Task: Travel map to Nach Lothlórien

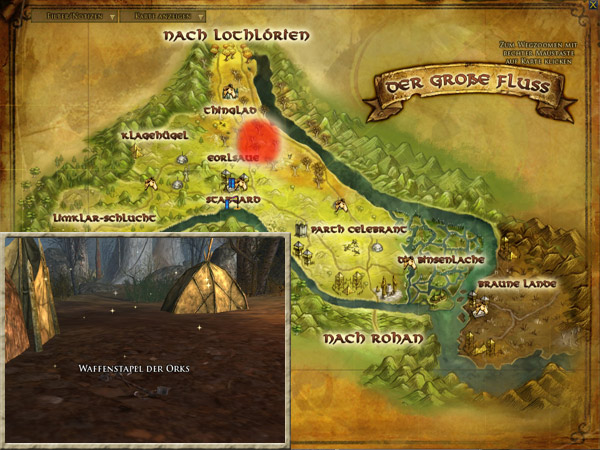Action: (236, 36)
